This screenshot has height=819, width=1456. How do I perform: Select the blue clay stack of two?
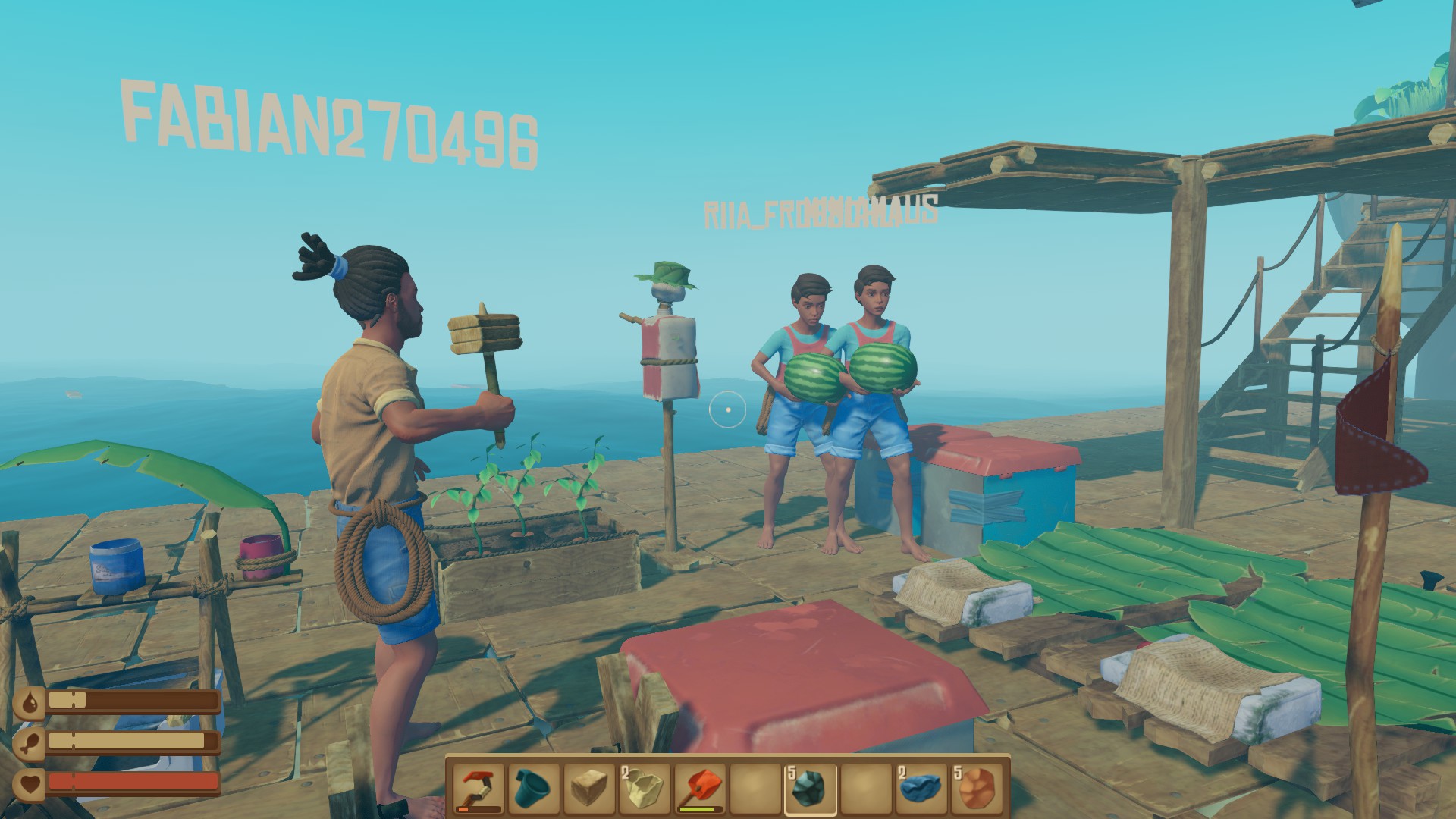point(921,789)
